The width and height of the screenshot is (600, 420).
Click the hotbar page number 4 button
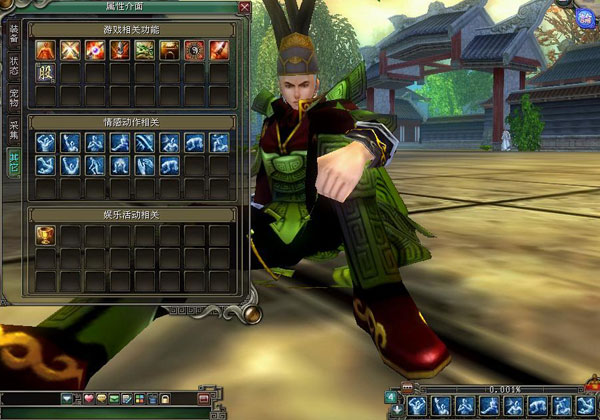click(x=391, y=396)
